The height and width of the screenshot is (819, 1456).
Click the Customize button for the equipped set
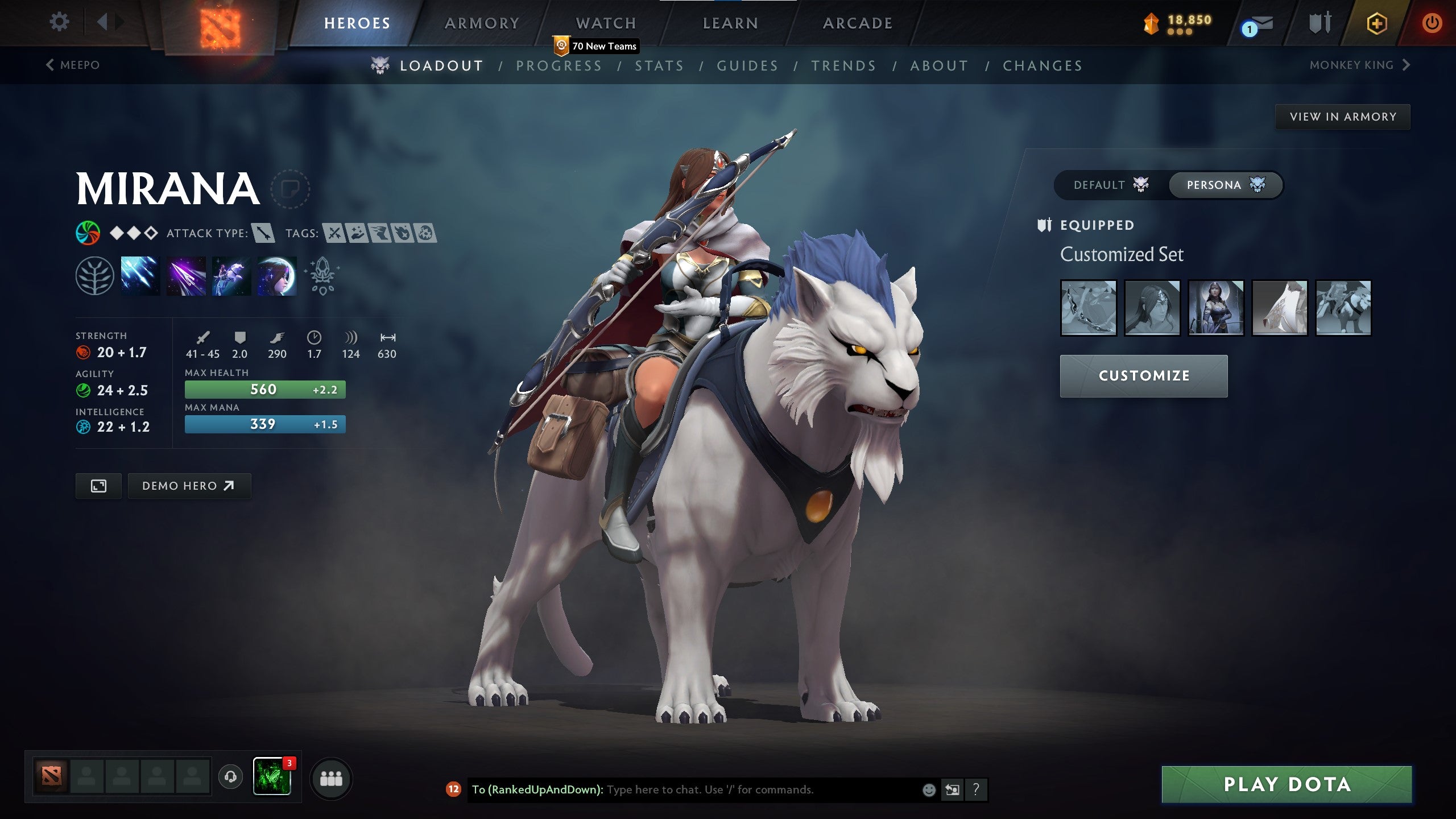1143,375
